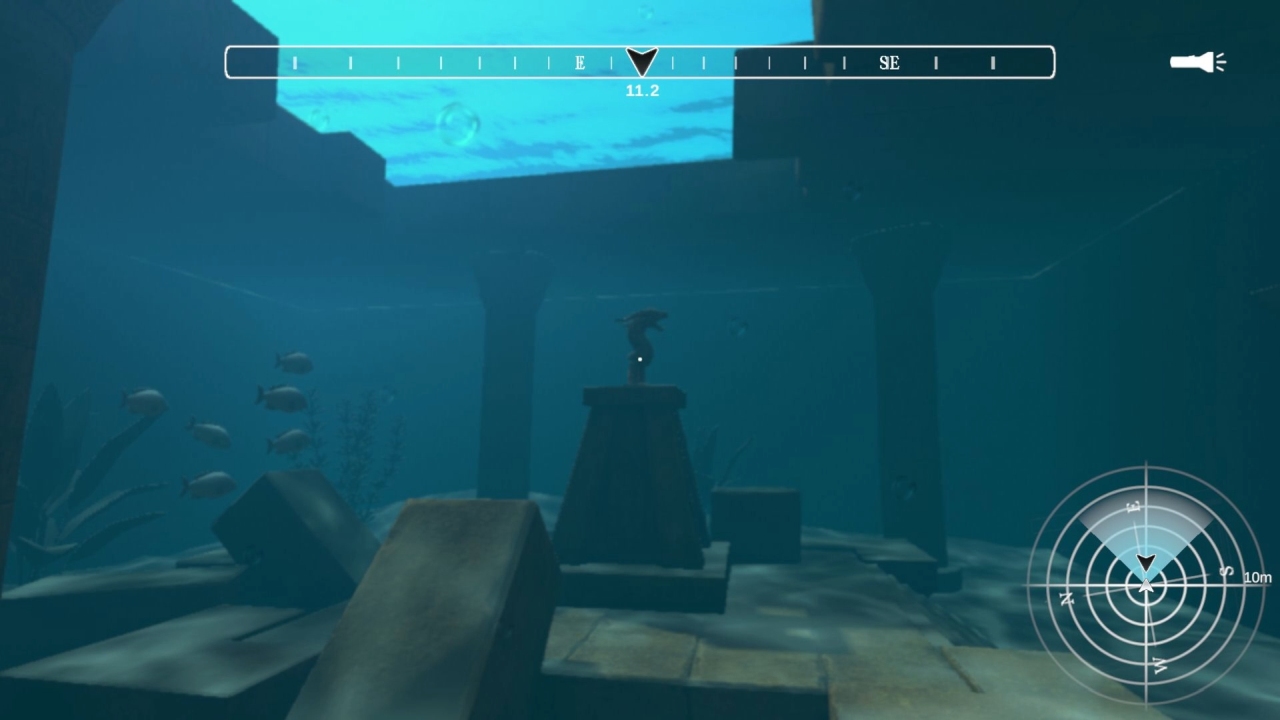Click the SE label on the compass bar
1280x720 pixels.
tap(888, 62)
